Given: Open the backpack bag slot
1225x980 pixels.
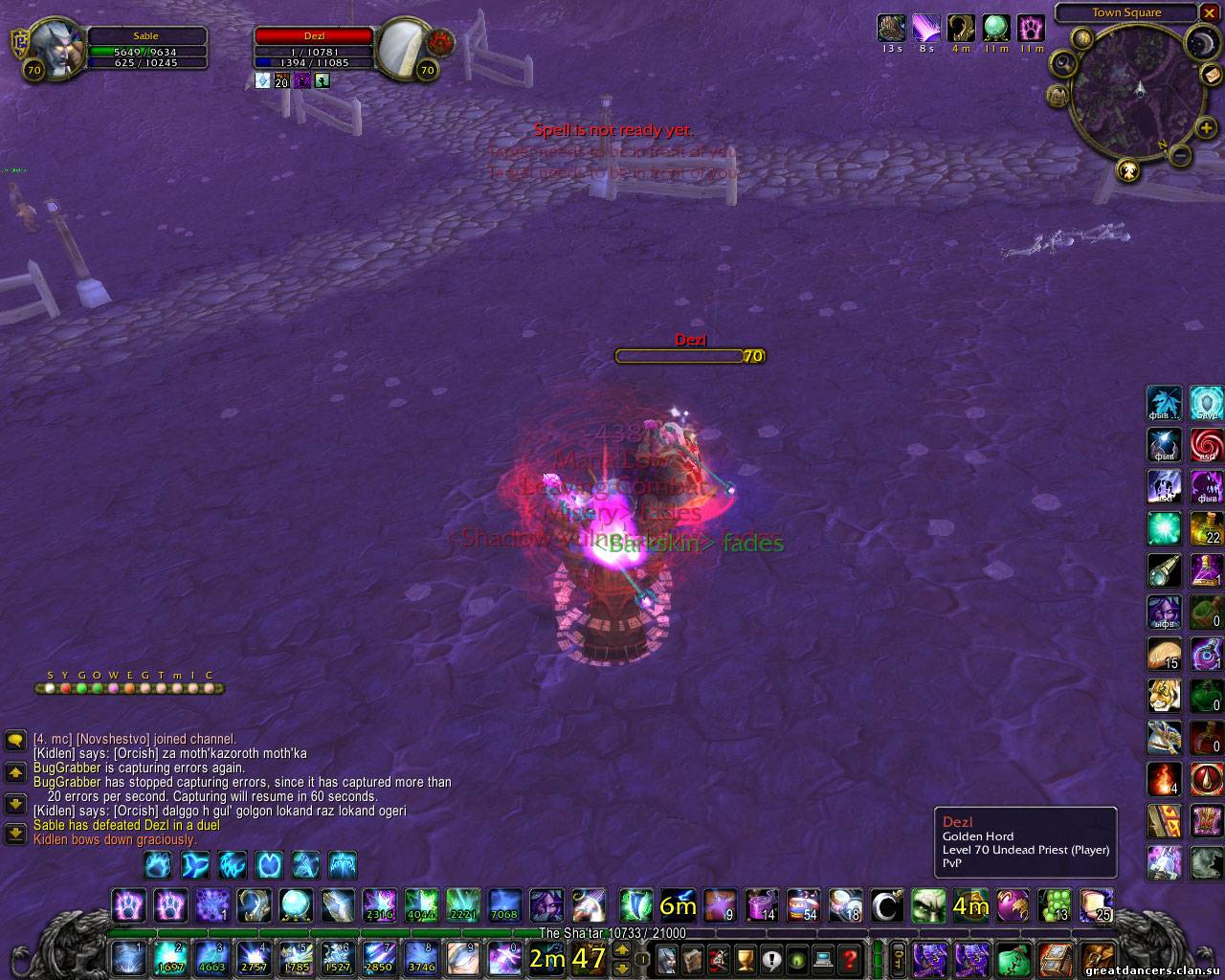Looking at the screenshot, I should 1097,958.
